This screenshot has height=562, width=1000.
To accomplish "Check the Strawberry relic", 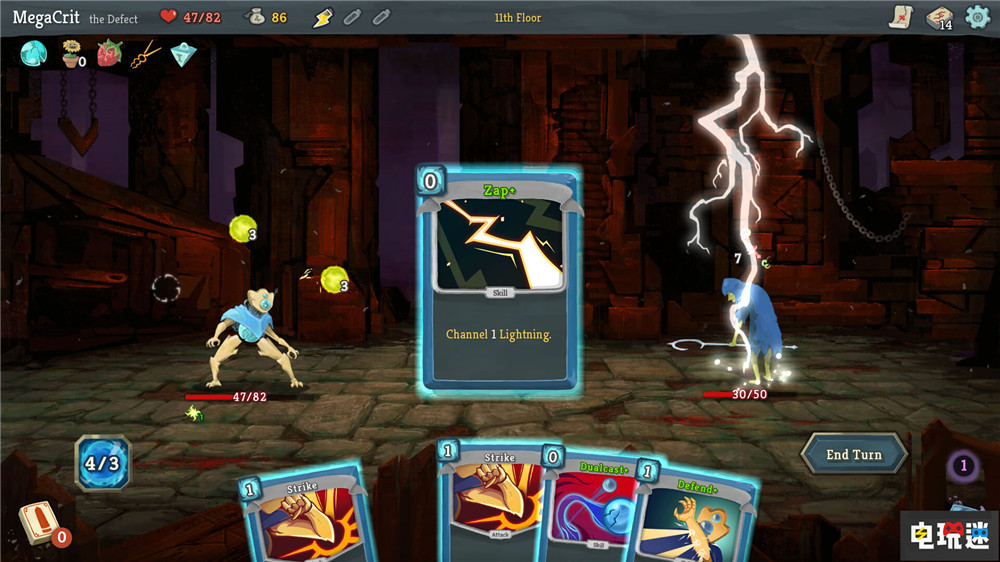I will pyautogui.click(x=109, y=53).
